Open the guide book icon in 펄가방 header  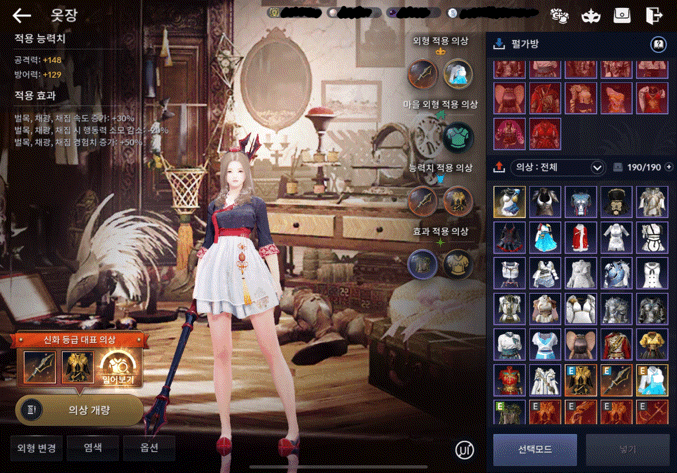pyautogui.click(x=657, y=45)
